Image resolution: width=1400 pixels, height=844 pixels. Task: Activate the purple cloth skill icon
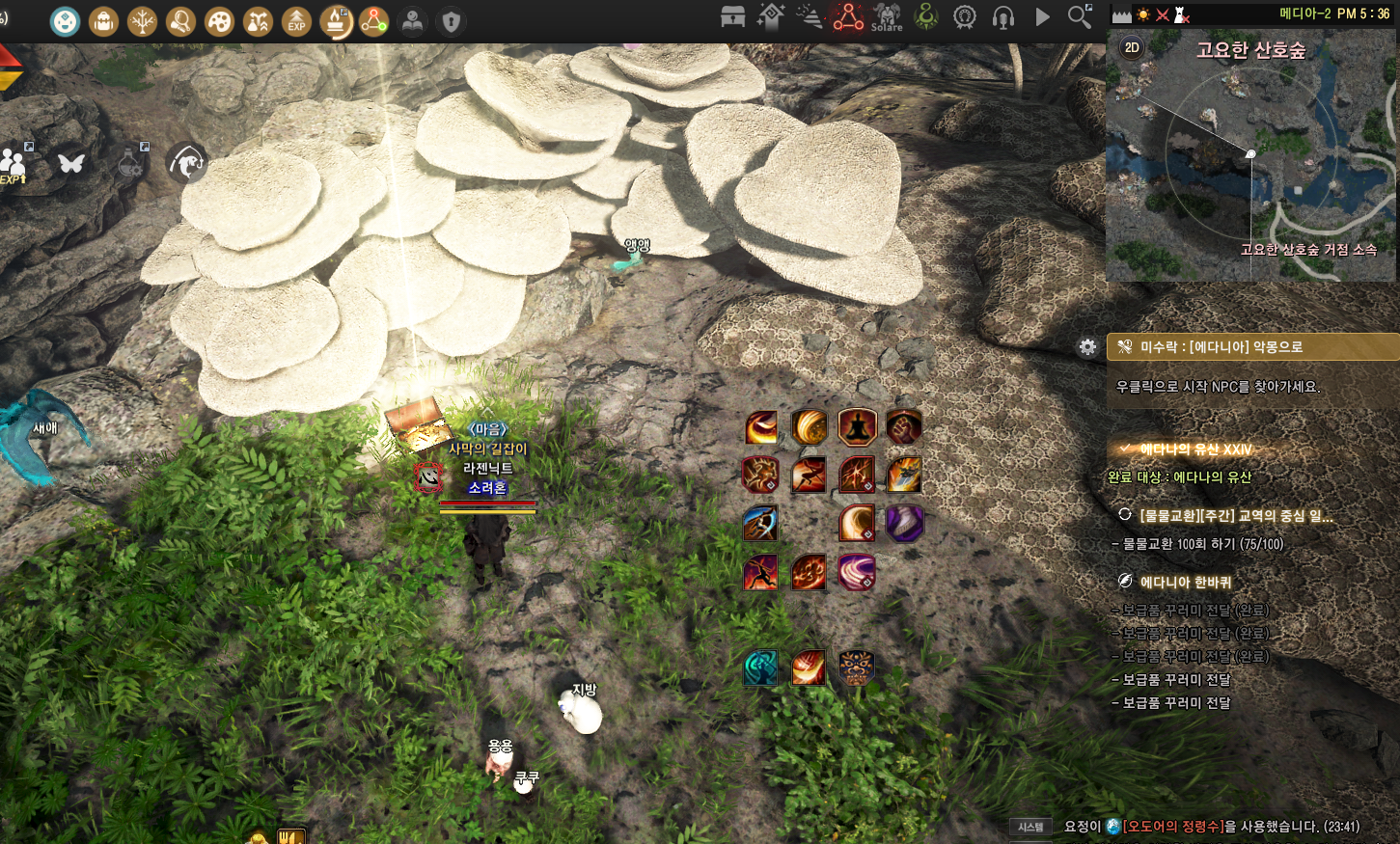tap(904, 523)
